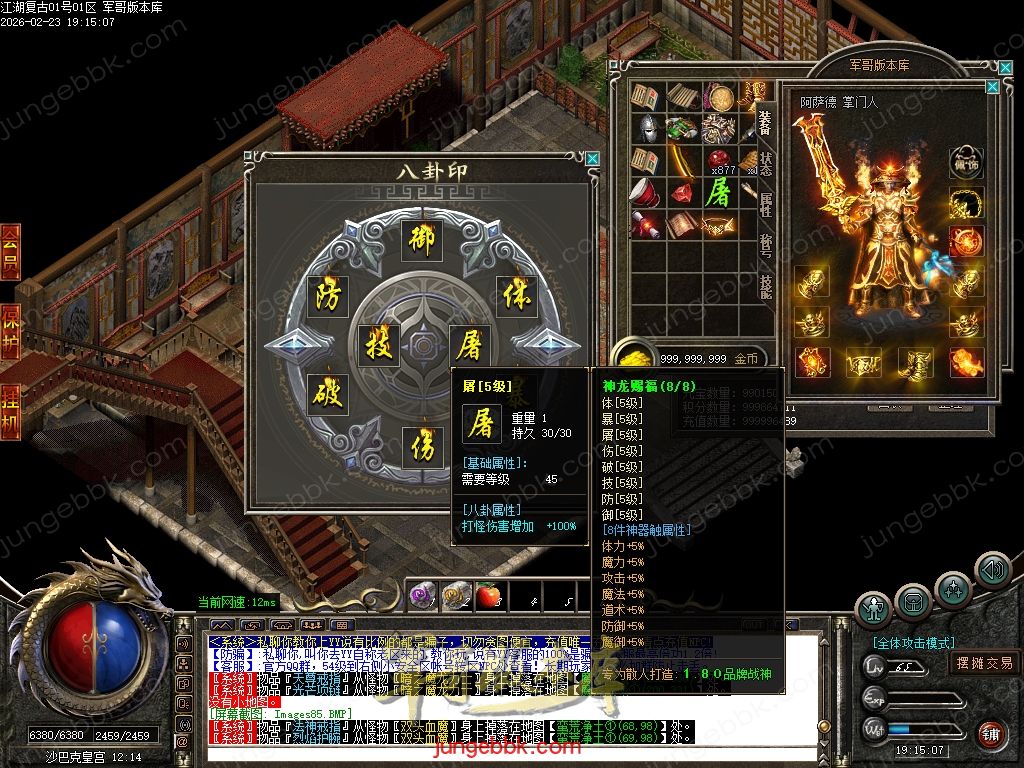Click the red 铺 shop button
Viewport: 1024px width, 768px height.
(x=990, y=735)
